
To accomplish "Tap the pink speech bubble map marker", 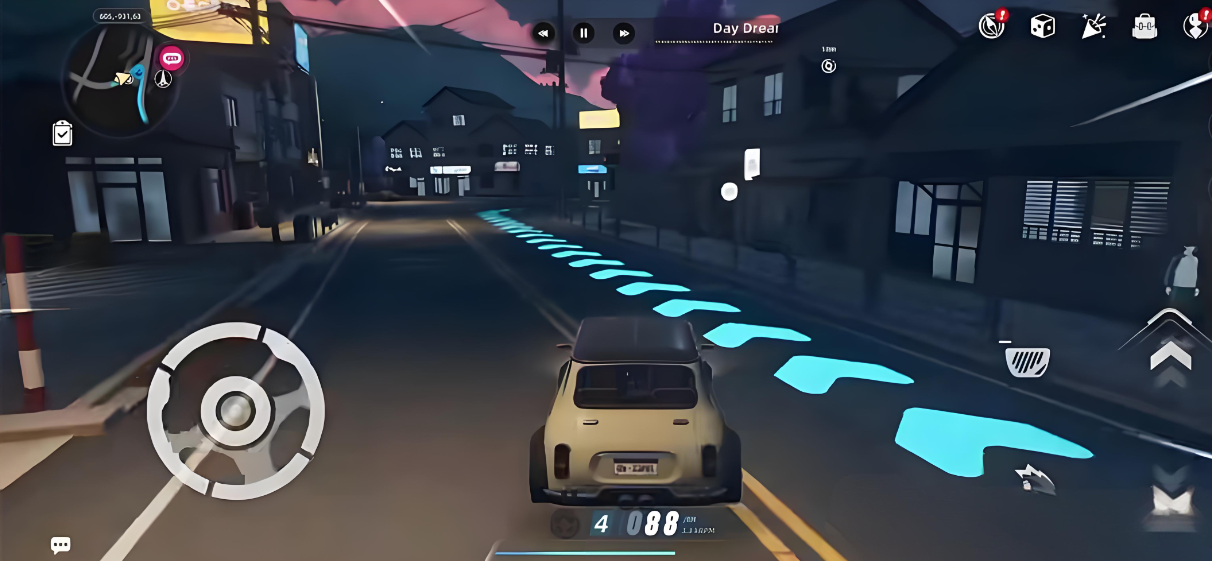I will [172, 58].
